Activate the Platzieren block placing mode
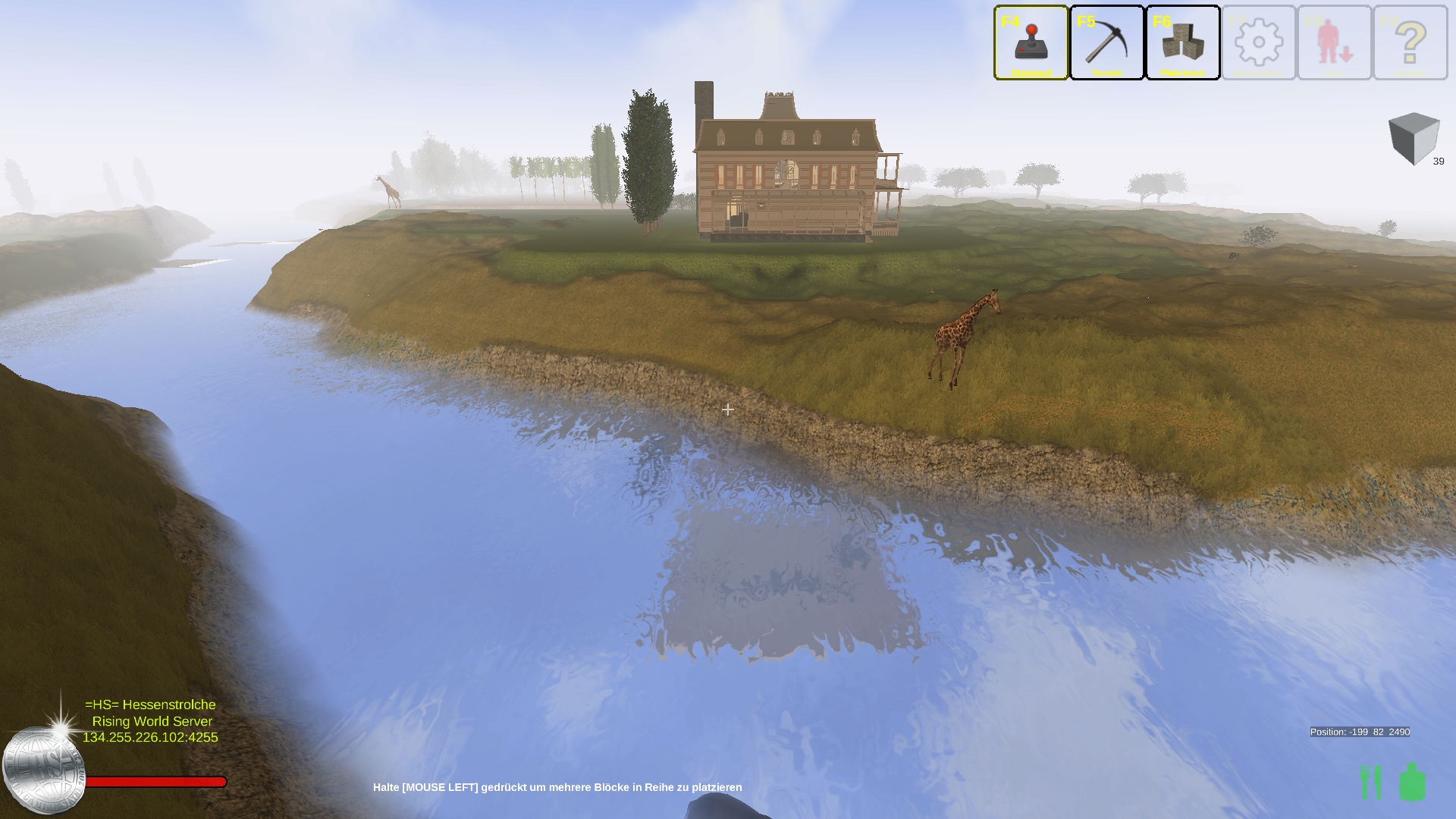 (x=1182, y=42)
